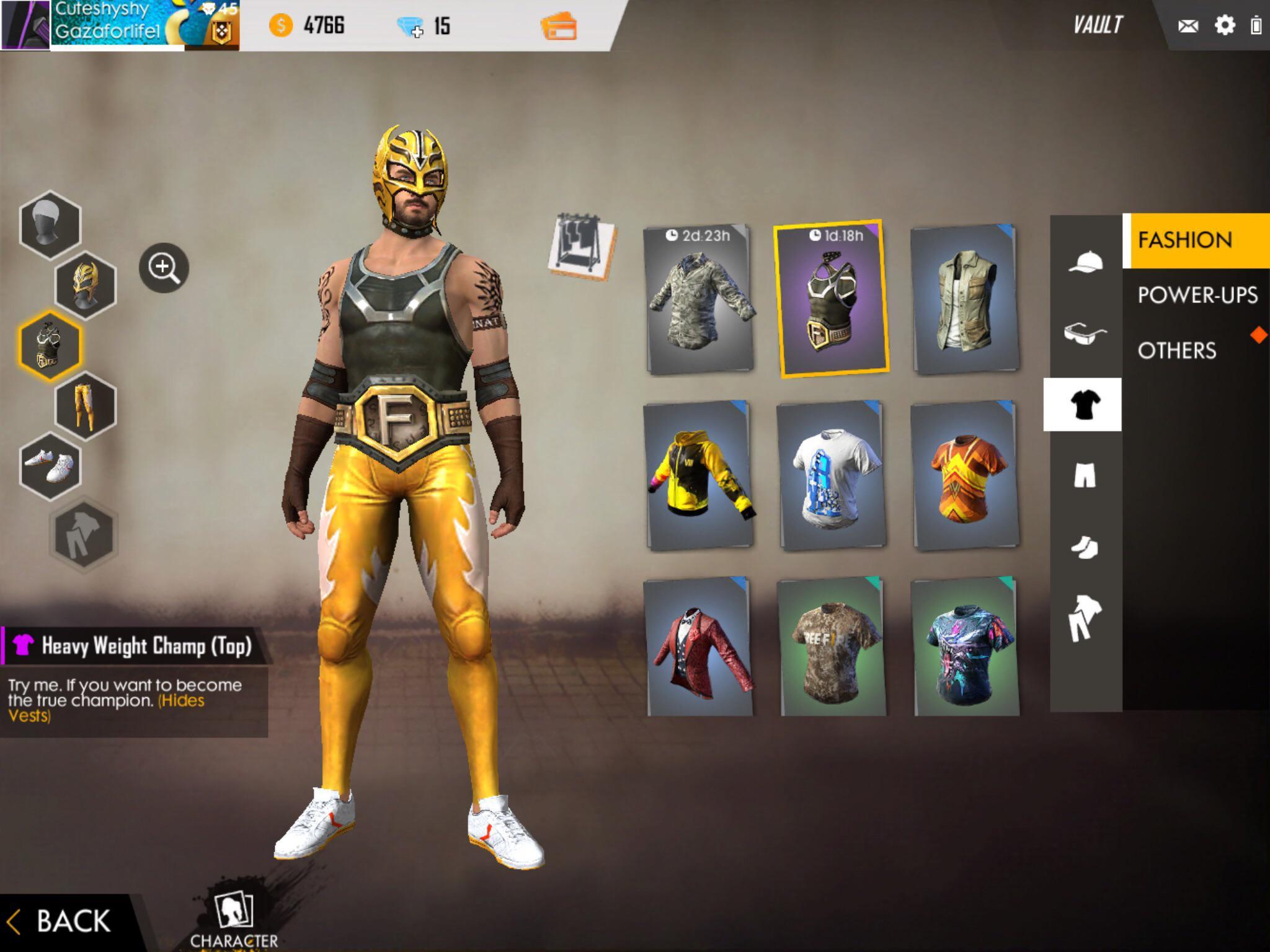Open the OTHERS tab

click(1176, 351)
